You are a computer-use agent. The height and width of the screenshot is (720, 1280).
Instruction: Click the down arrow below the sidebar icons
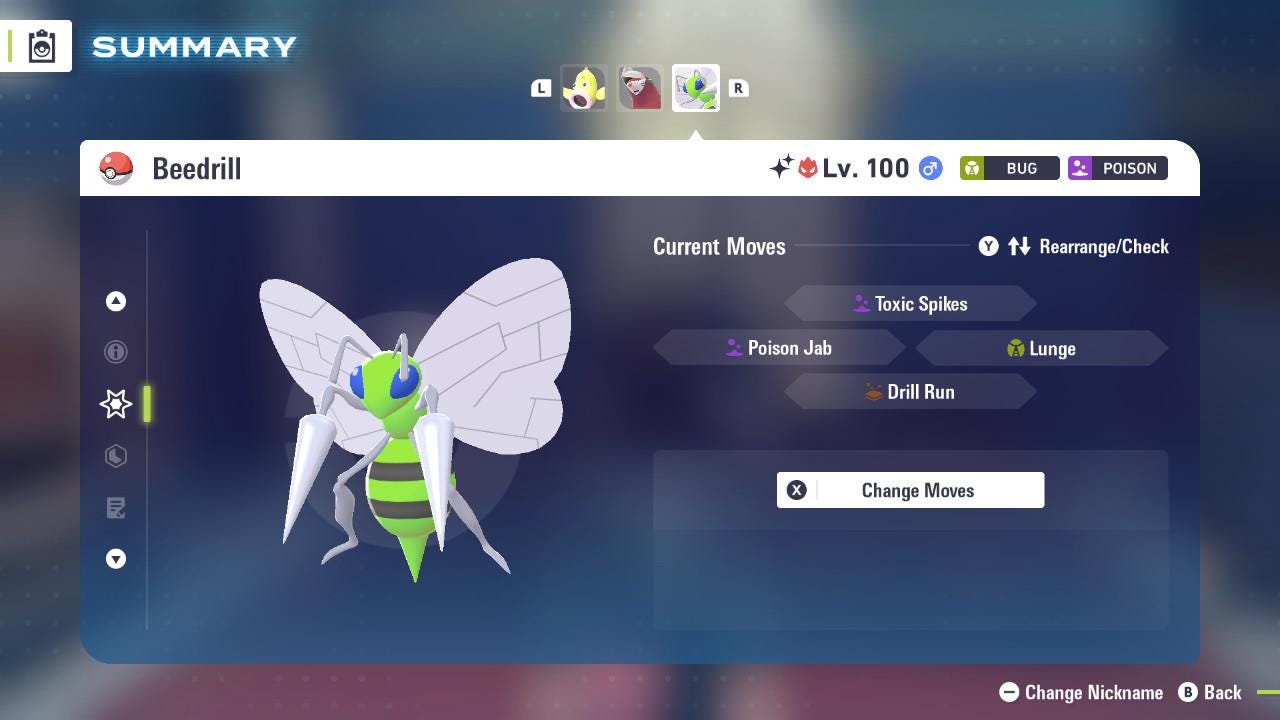116,559
